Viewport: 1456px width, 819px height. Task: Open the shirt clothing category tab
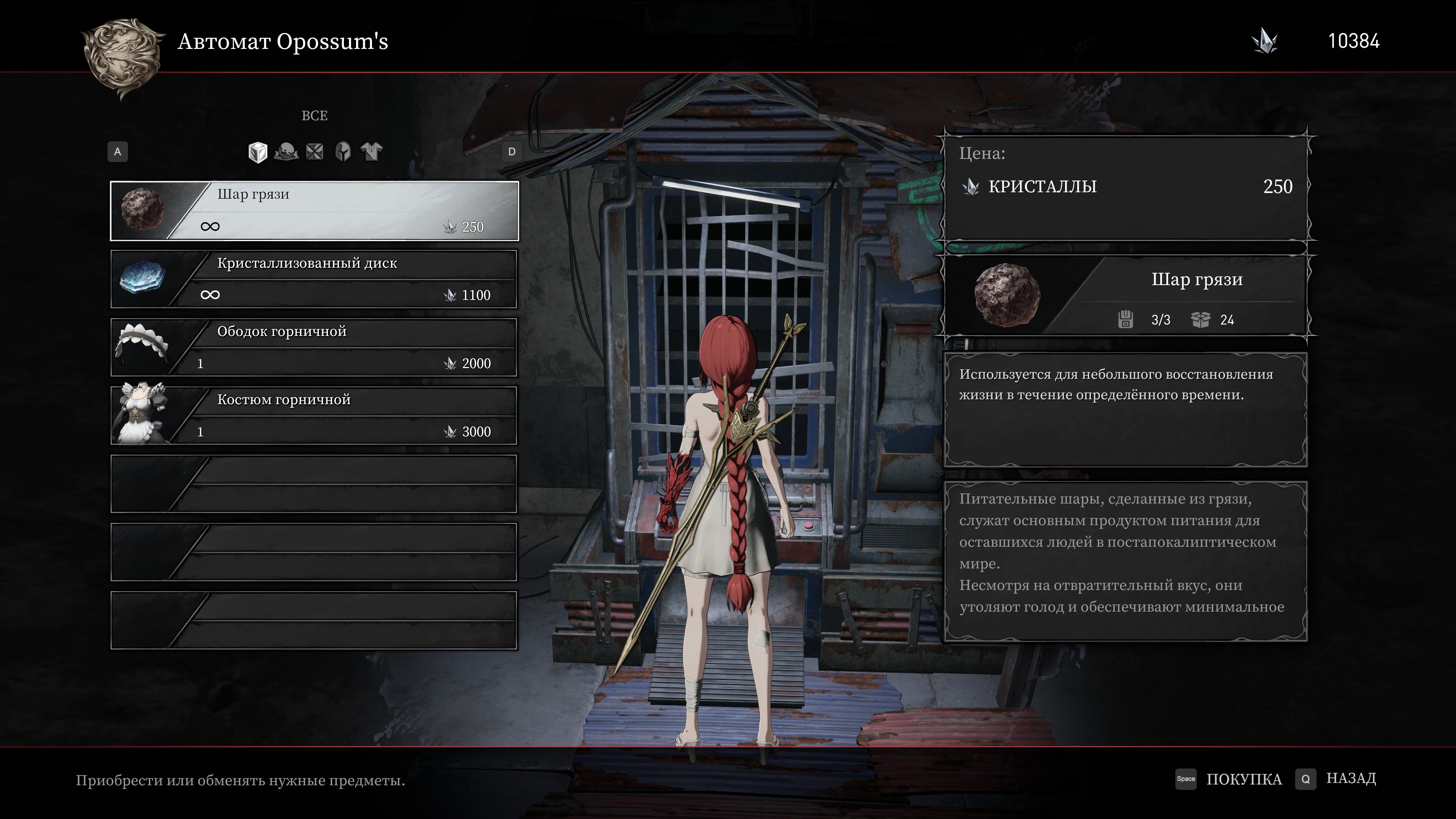pyautogui.click(x=372, y=152)
